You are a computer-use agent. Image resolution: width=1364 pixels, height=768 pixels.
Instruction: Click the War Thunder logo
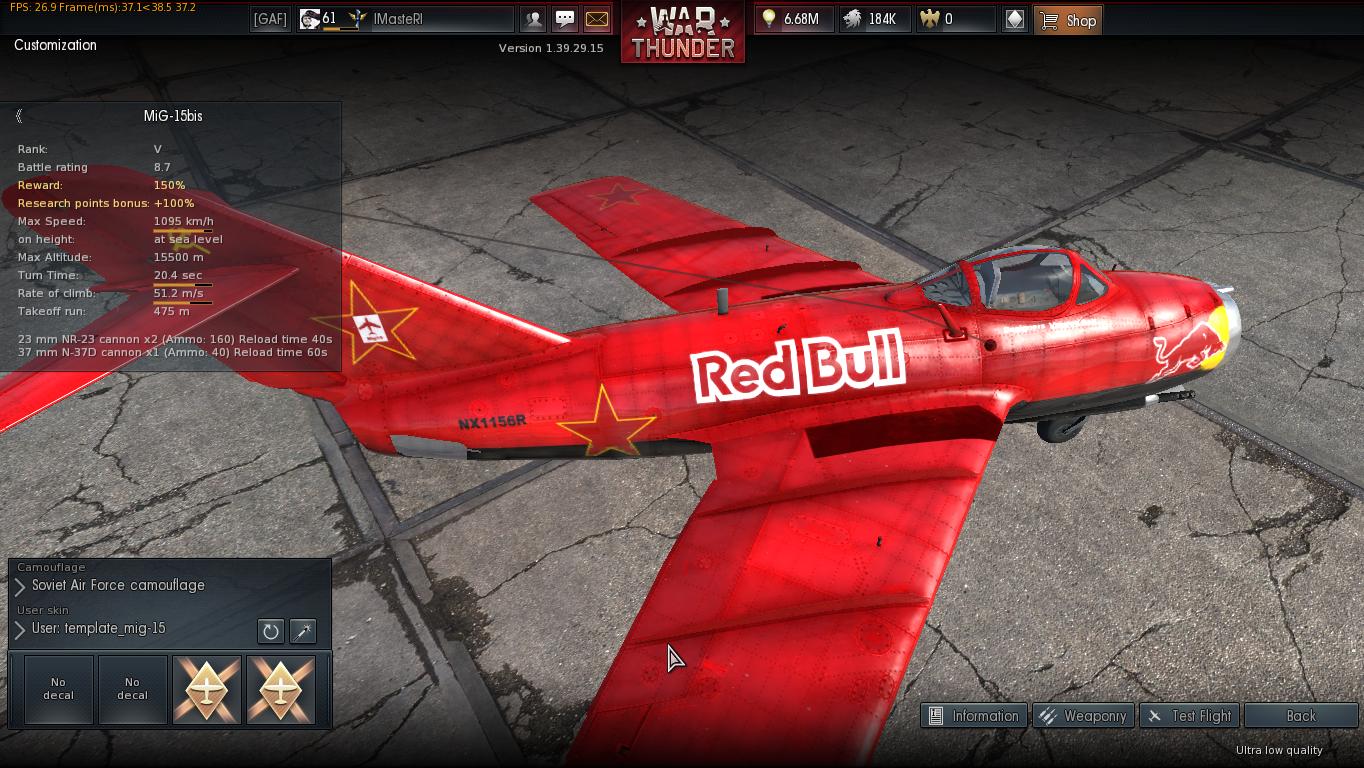[x=683, y=32]
